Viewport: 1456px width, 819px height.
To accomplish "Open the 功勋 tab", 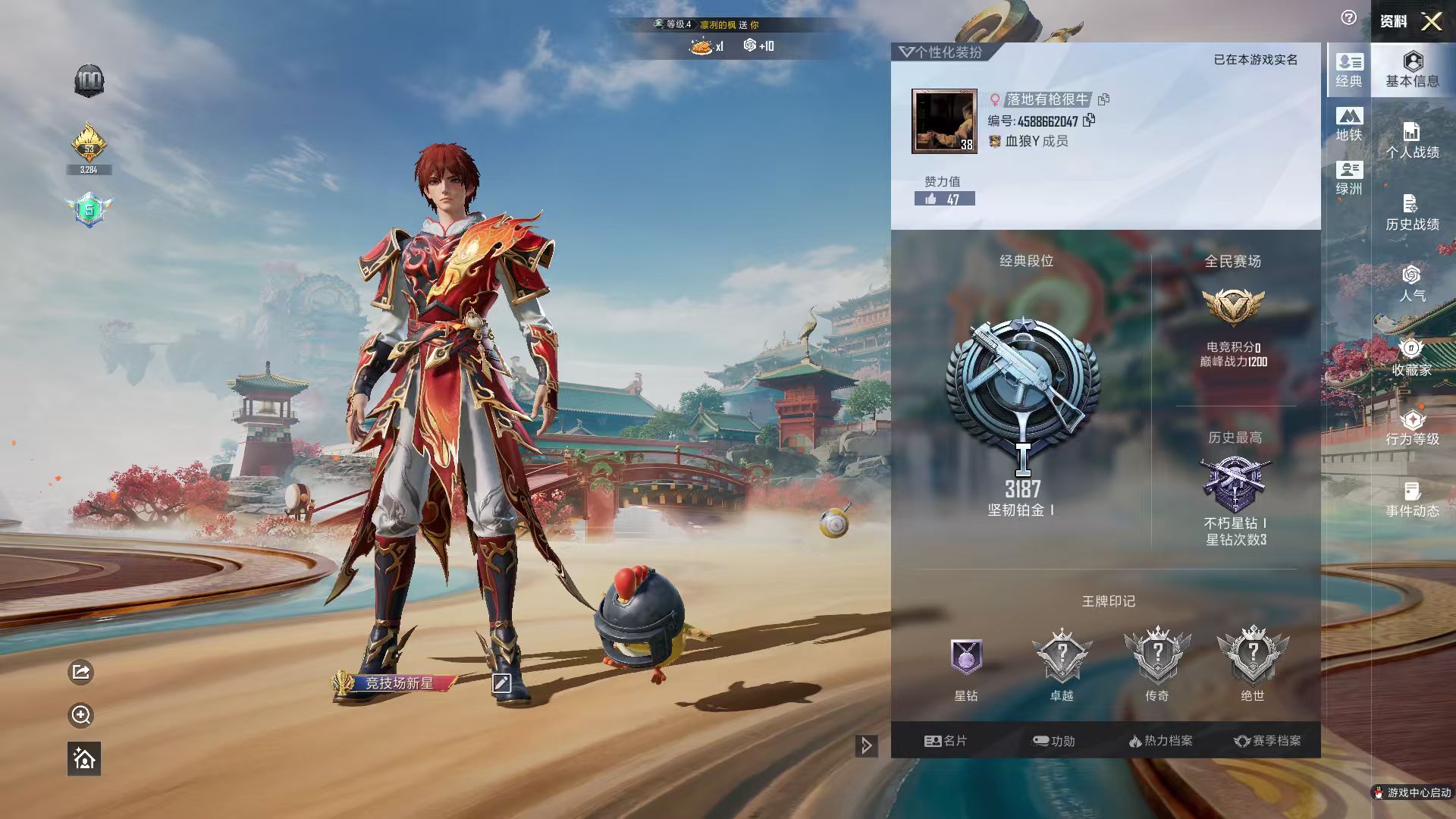I will point(1053,741).
